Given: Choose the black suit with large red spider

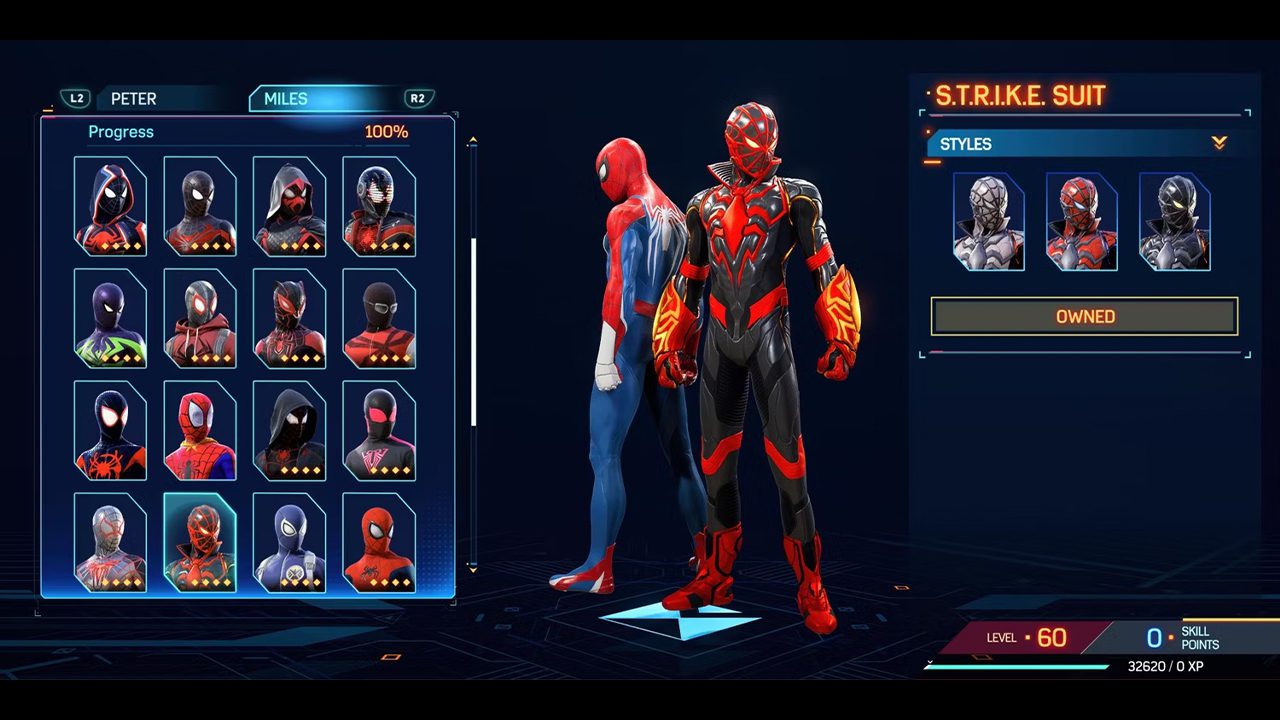Looking at the screenshot, I should click(x=110, y=431).
